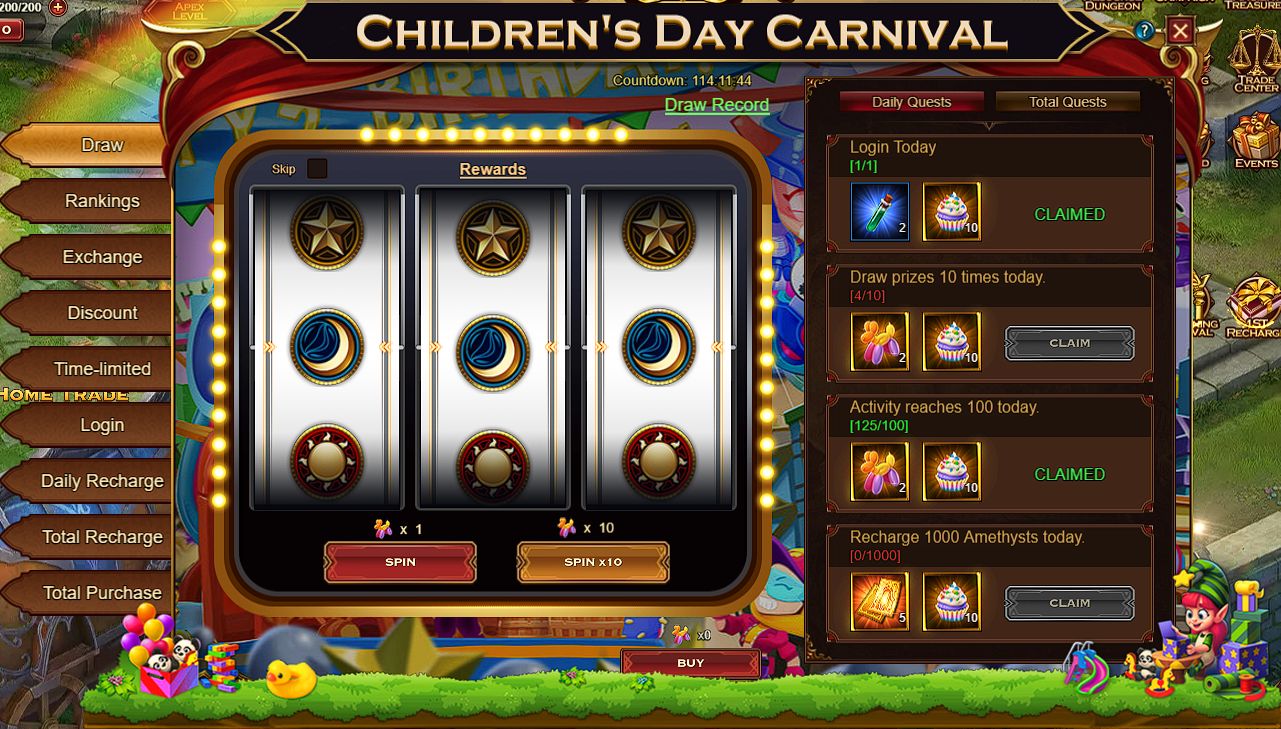The image size is (1281, 729).
Task: Choose the Login rewards entry
Action: pyautogui.click(x=101, y=425)
